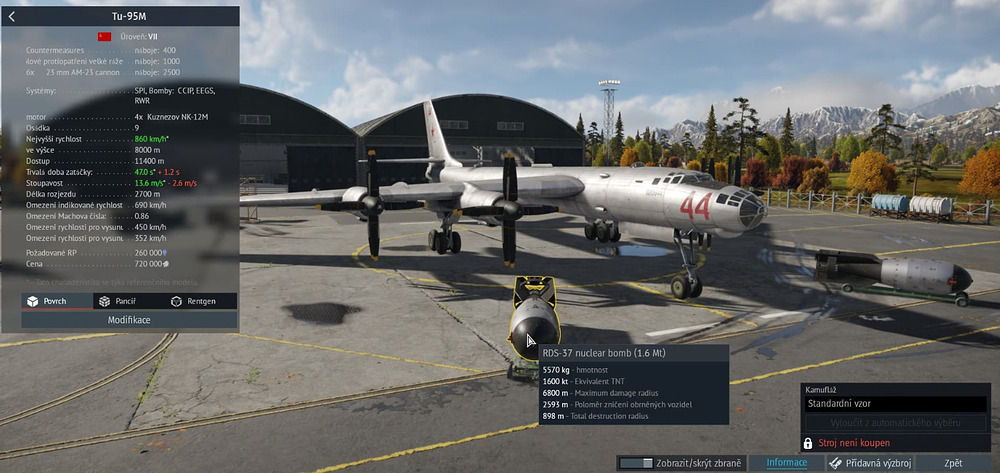Toggle Zobrazit/skrýt zbraně weapons visibility

tap(680, 463)
